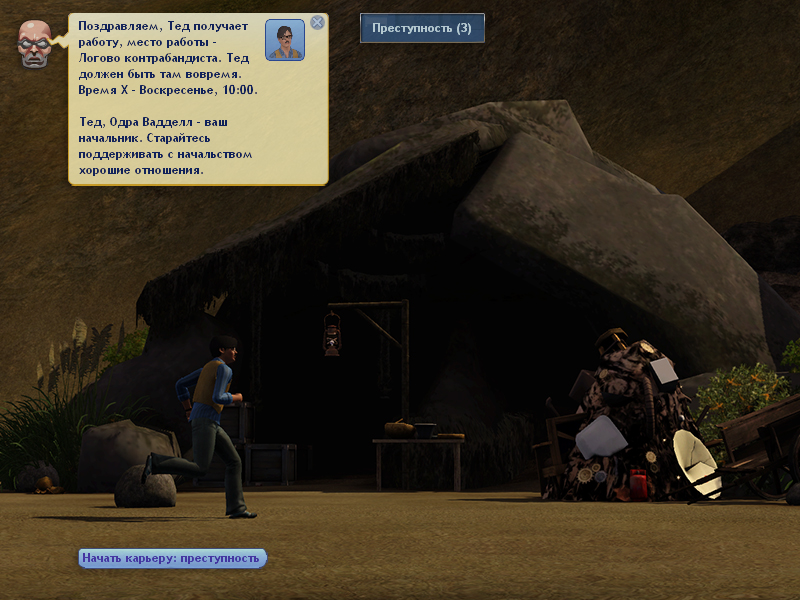This screenshot has width=800, height=600.
Task: Click Ted's portrait in the notification
Action: pyautogui.click(x=285, y=41)
